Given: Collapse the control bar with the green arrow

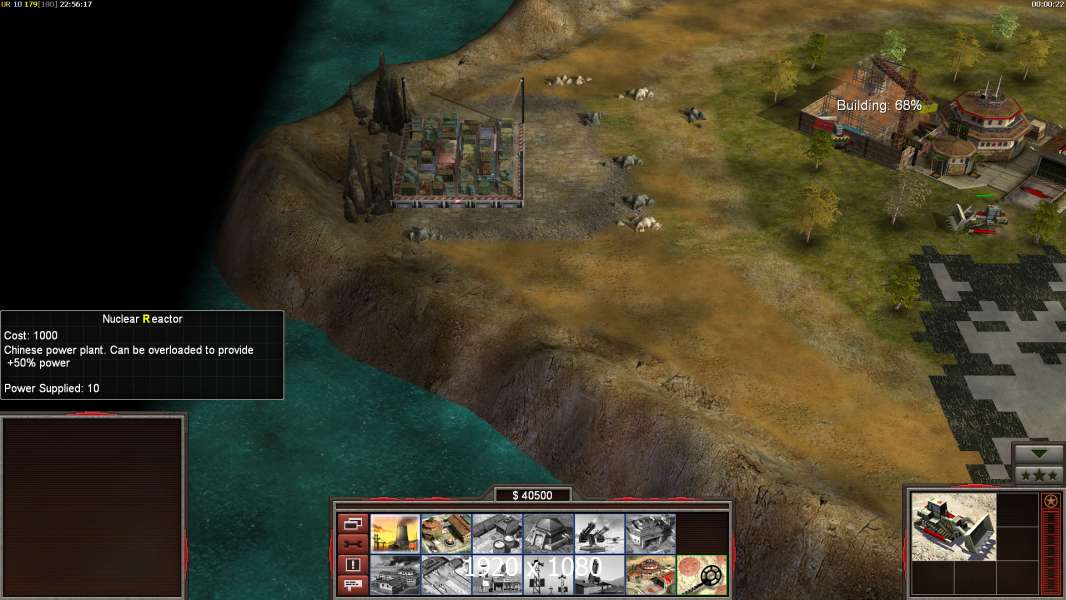Looking at the screenshot, I should [1038, 453].
